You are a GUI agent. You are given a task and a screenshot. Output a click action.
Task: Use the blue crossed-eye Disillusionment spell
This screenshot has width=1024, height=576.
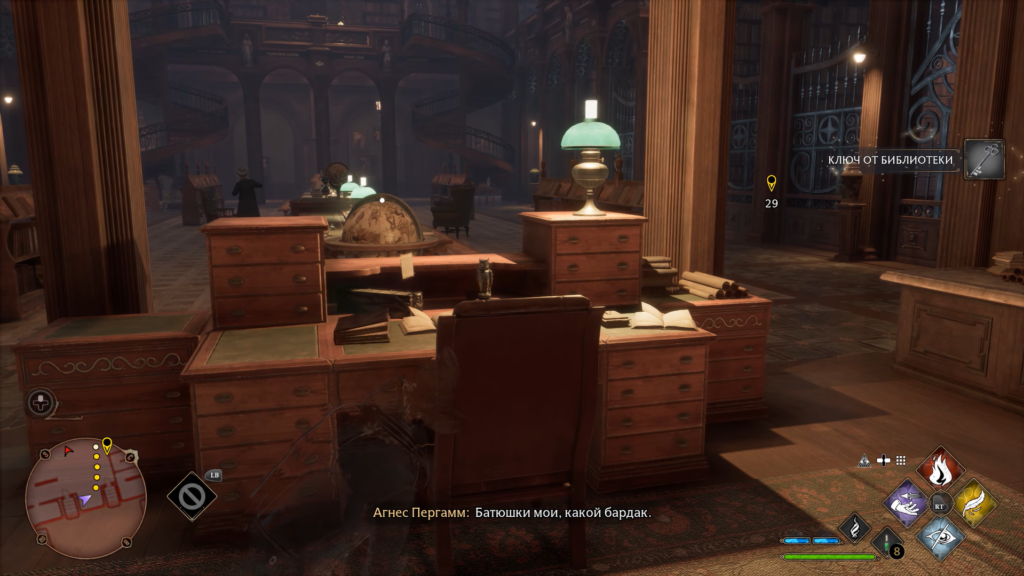(941, 536)
